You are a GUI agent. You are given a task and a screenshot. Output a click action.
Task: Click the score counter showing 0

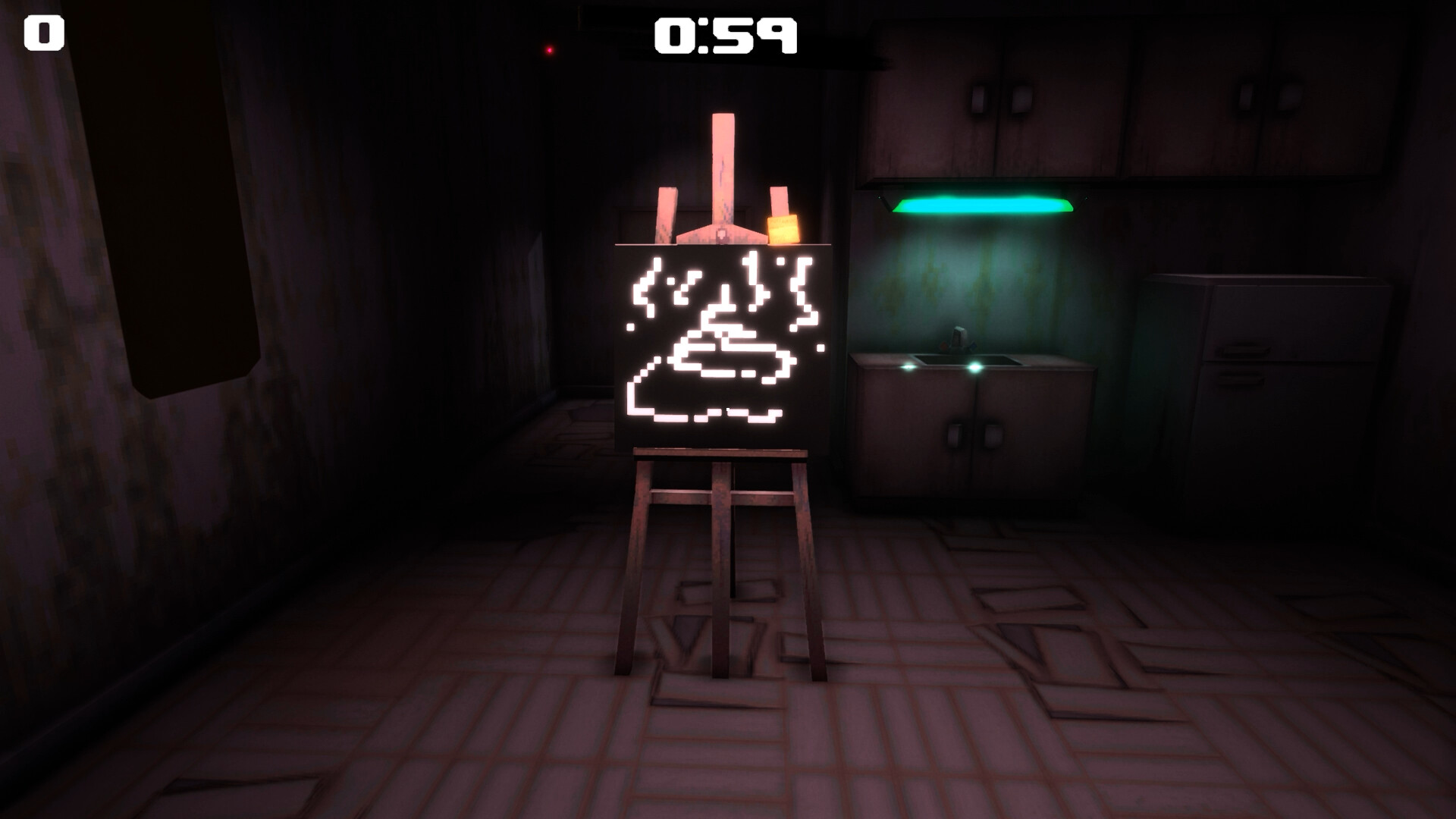(43, 32)
